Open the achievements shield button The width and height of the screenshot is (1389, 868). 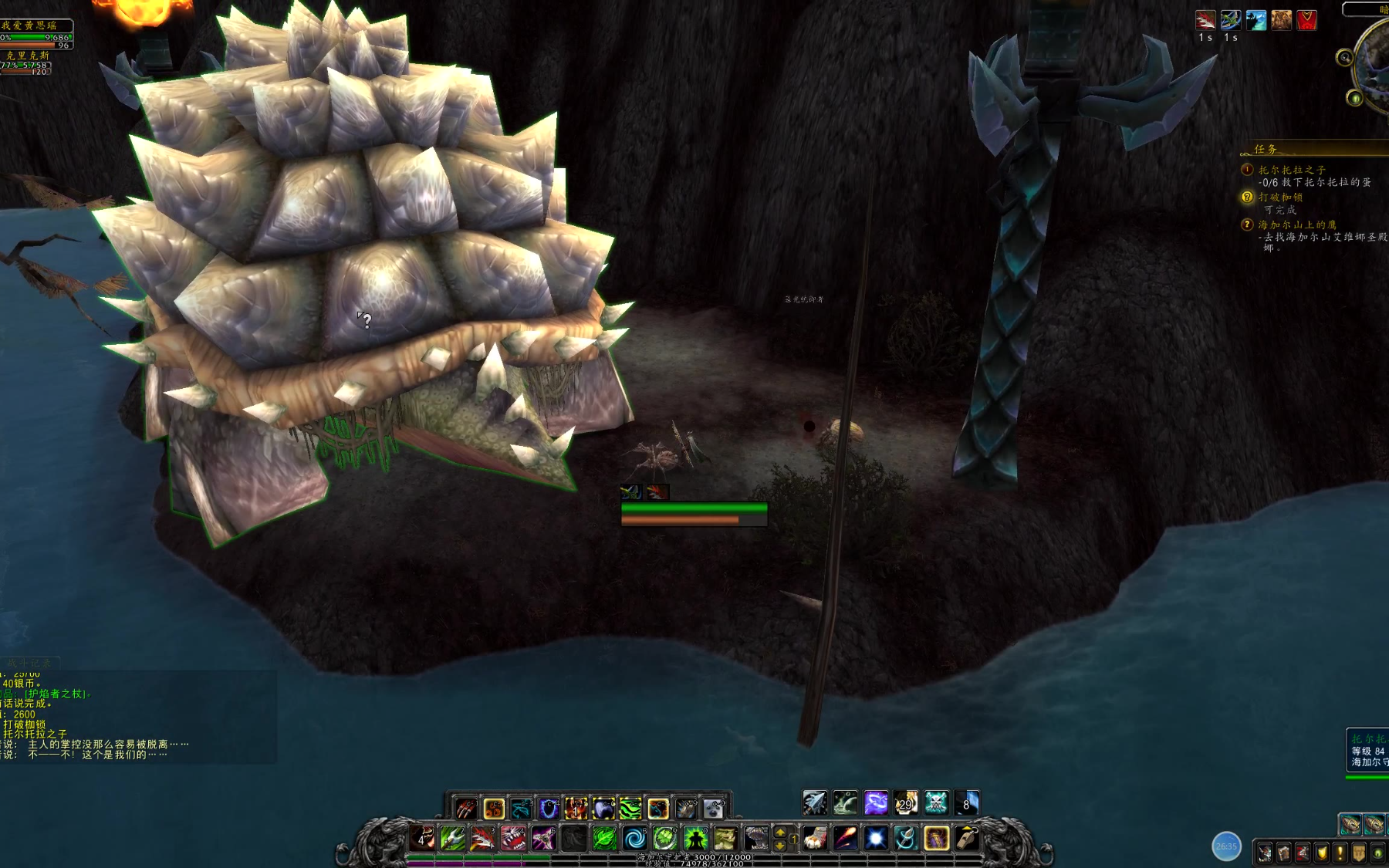point(1322,853)
